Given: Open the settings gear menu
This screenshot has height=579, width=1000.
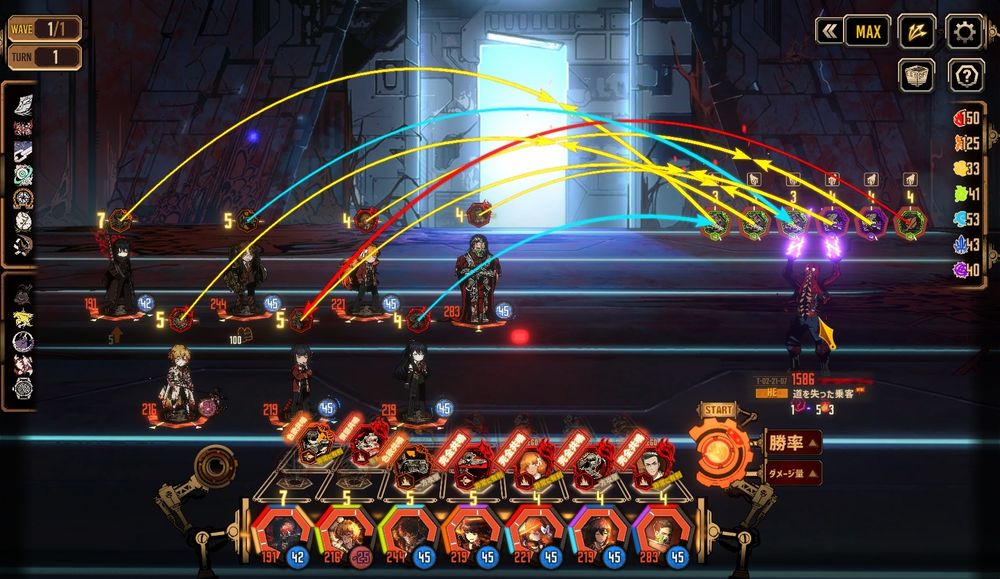Looking at the screenshot, I should point(964,31).
